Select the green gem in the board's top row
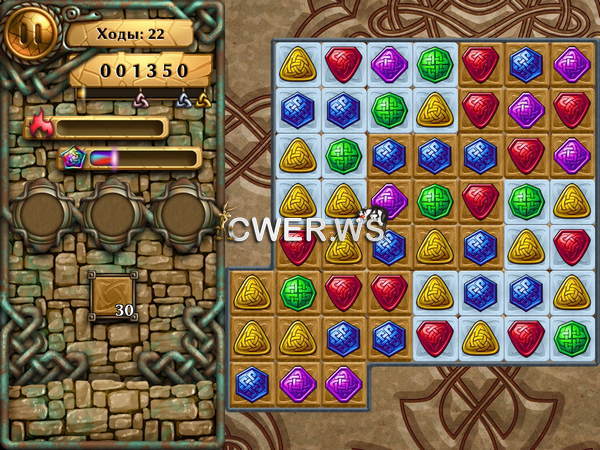 click(x=434, y=64)
